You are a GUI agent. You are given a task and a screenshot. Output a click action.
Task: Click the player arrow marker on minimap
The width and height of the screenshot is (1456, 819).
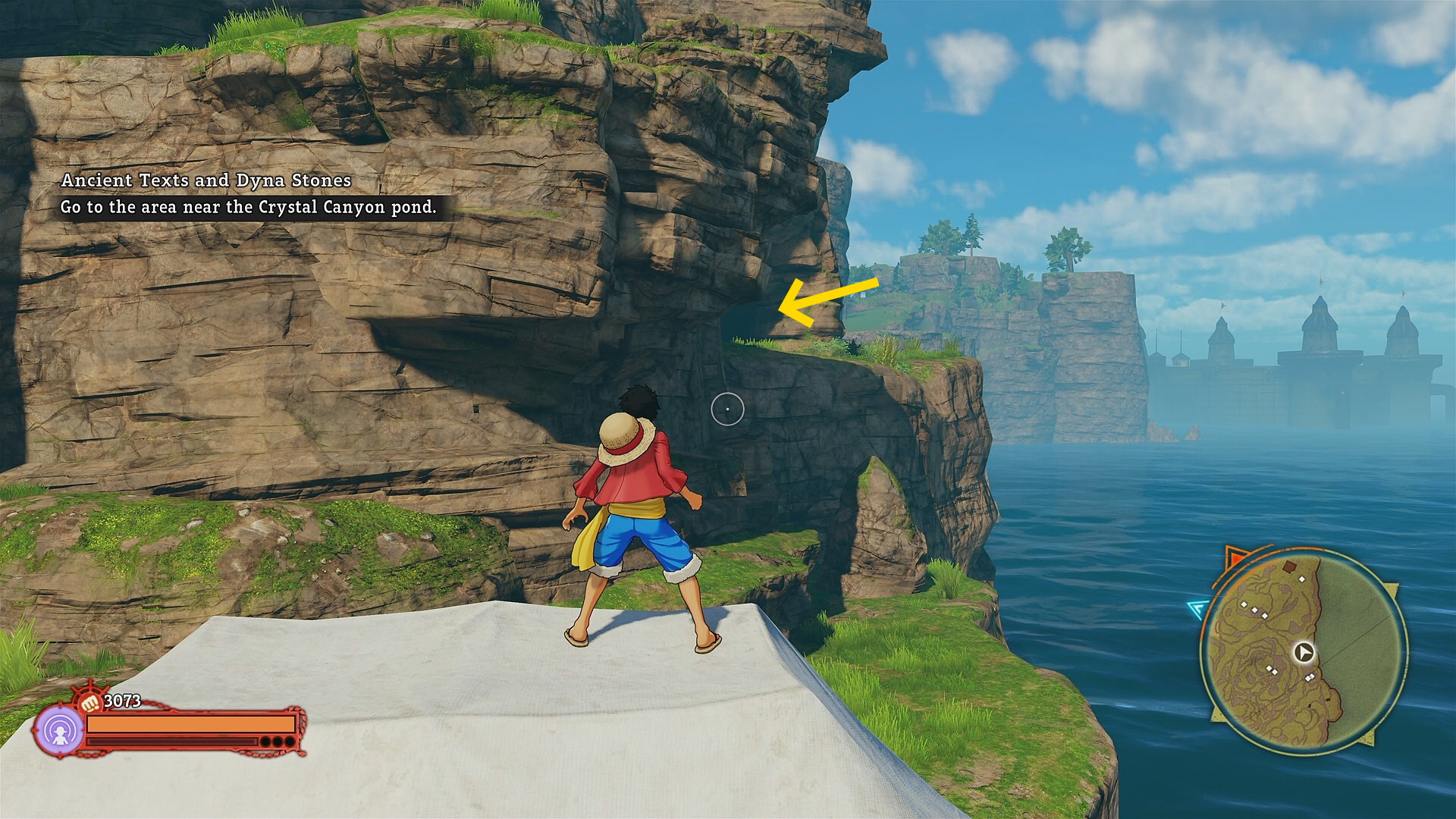tap(1304, 652)
